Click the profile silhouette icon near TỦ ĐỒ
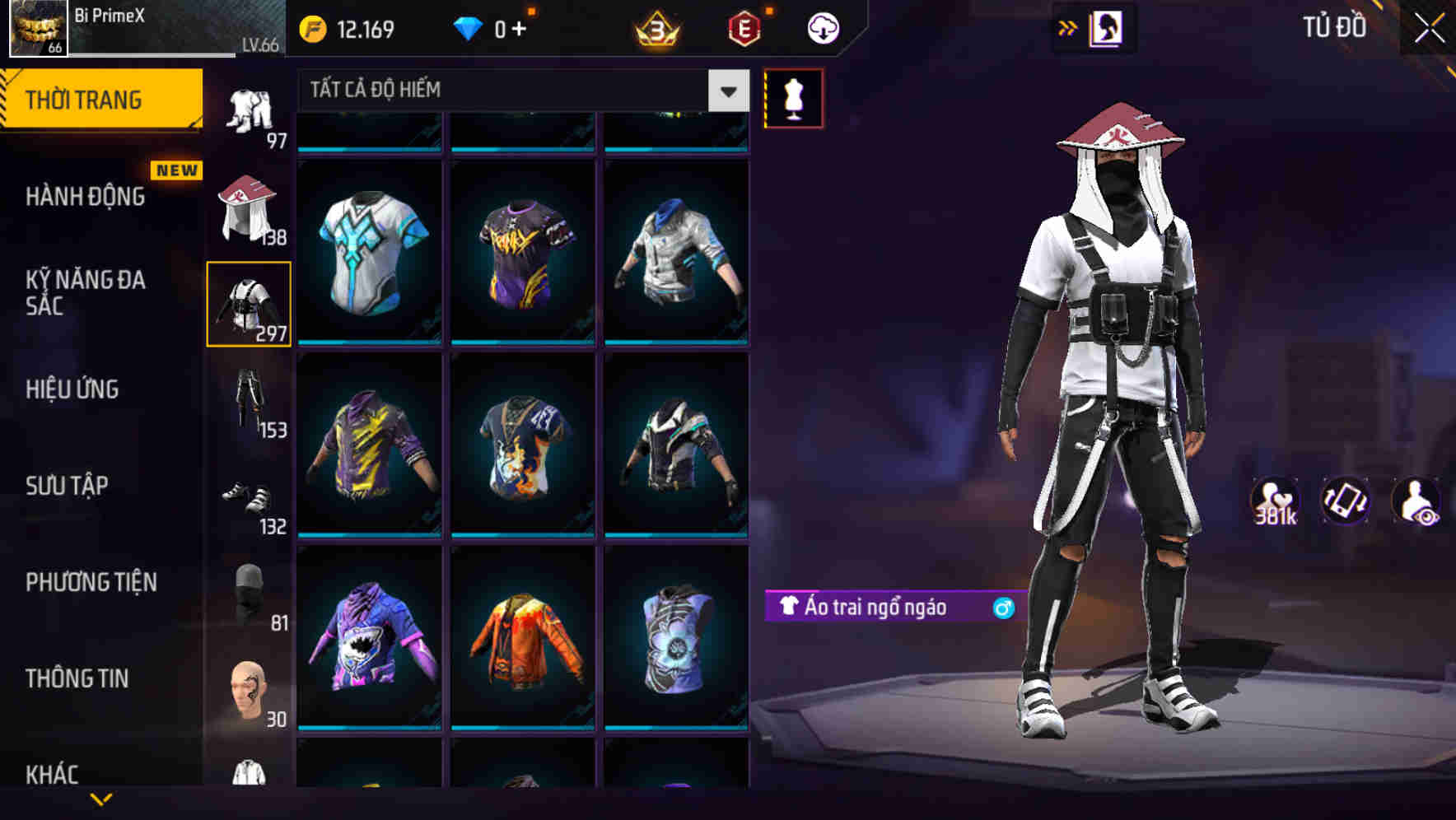 pos(1108,27)
